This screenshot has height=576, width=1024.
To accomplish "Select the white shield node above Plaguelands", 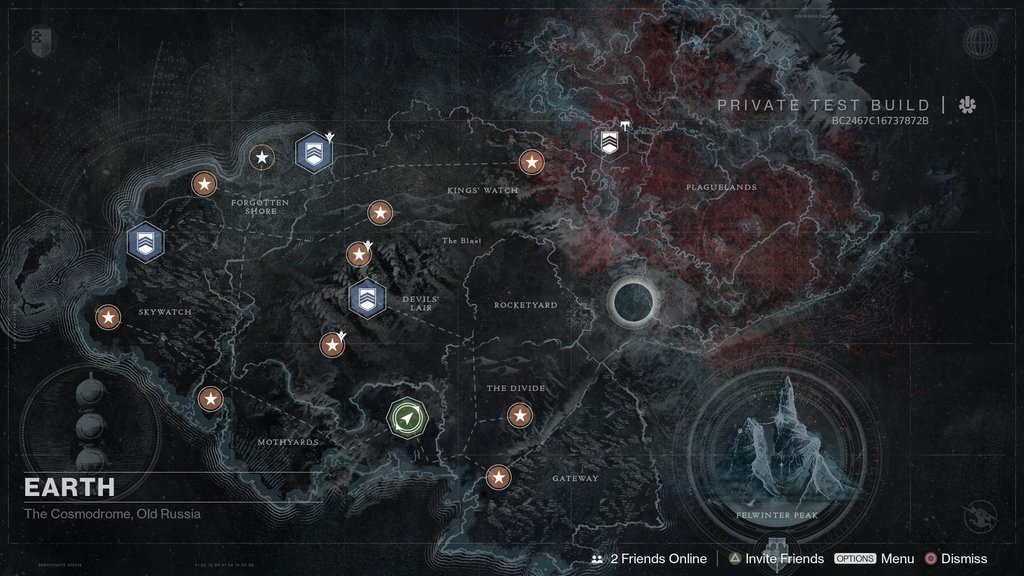I will [x=609, y=142].
